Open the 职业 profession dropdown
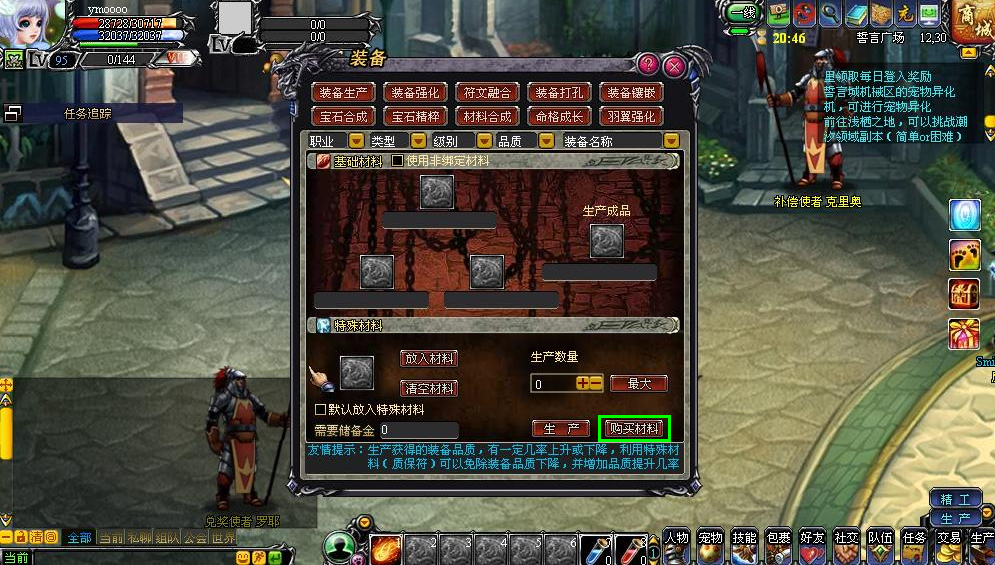This screenshot has height=565, width=995. 356,142
